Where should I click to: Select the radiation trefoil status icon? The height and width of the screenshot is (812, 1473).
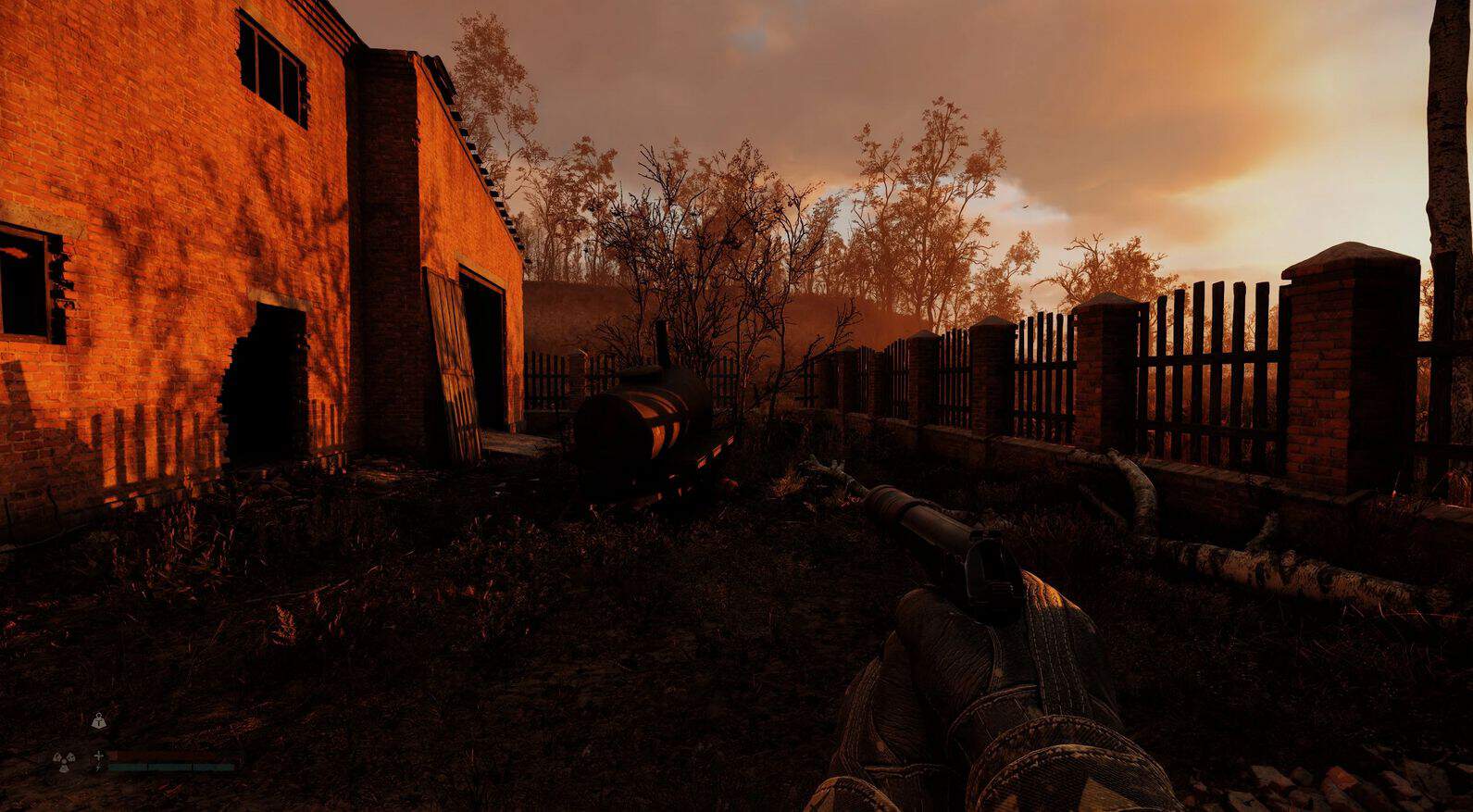64,763
